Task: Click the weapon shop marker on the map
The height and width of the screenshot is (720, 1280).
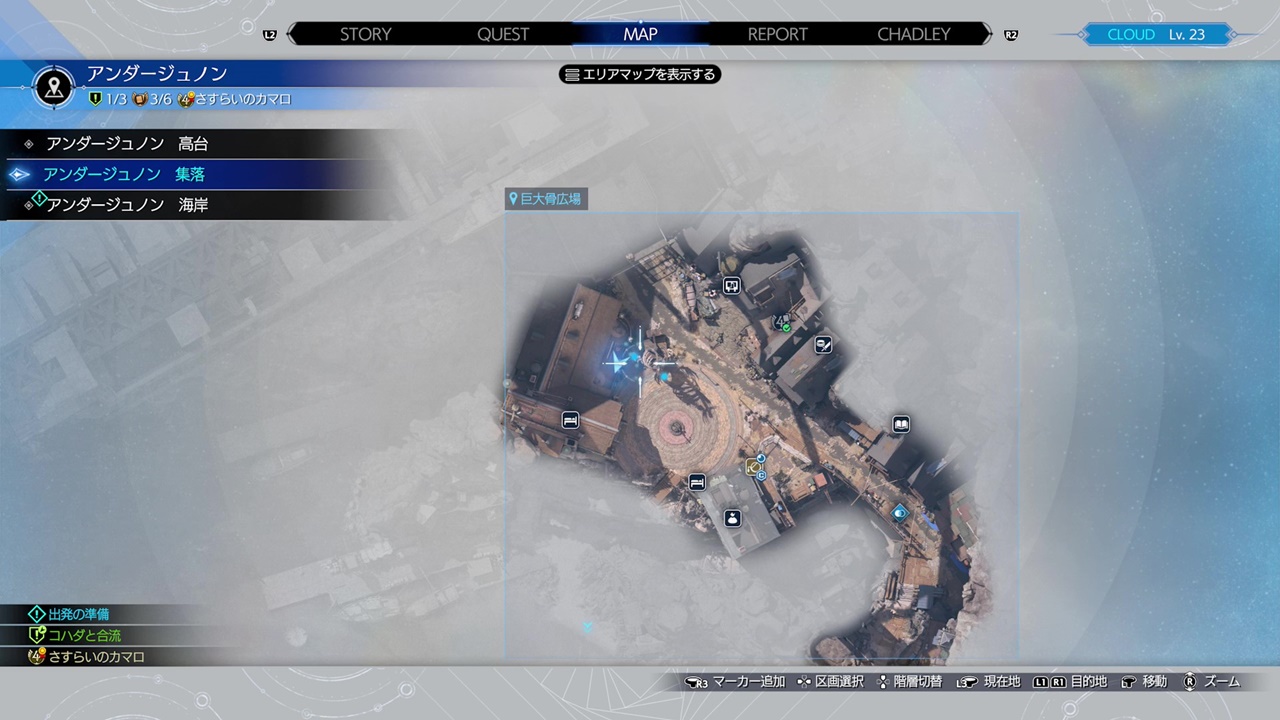Action: pyautogui.click(x=823, y=345)
